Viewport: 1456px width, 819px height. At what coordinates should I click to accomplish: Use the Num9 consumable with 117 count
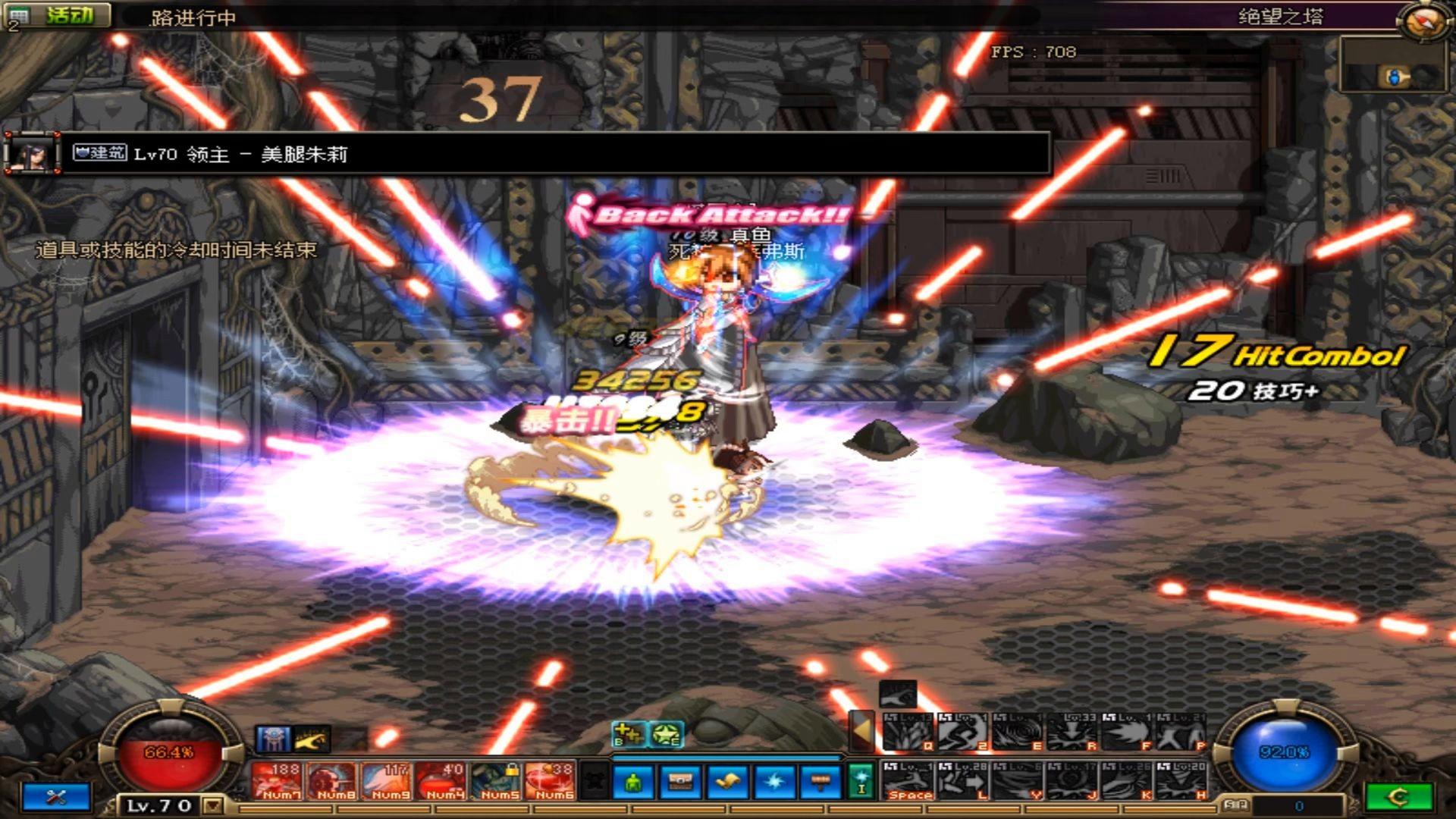point(387,781)
